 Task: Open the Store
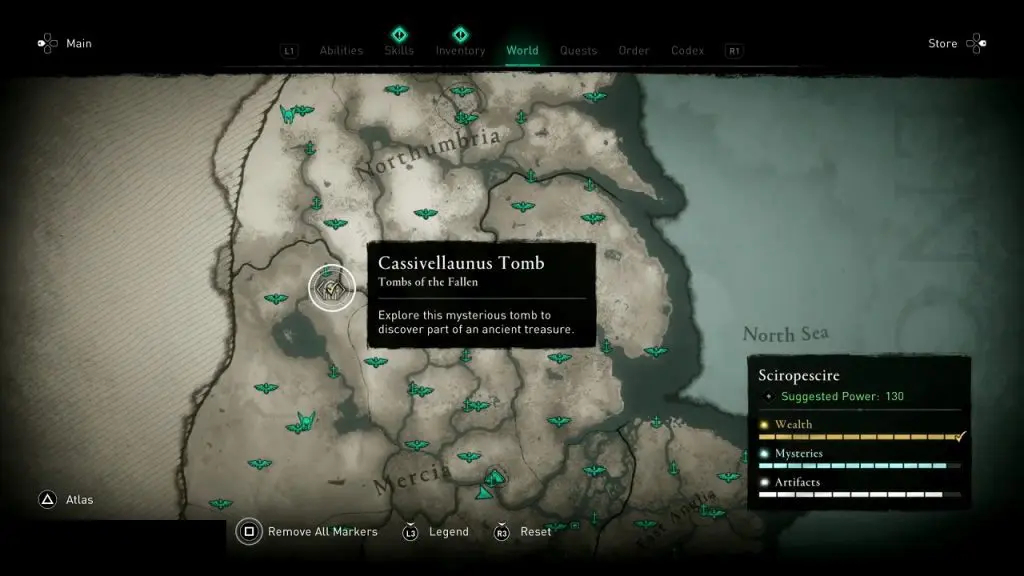click(x=943, y=43)
